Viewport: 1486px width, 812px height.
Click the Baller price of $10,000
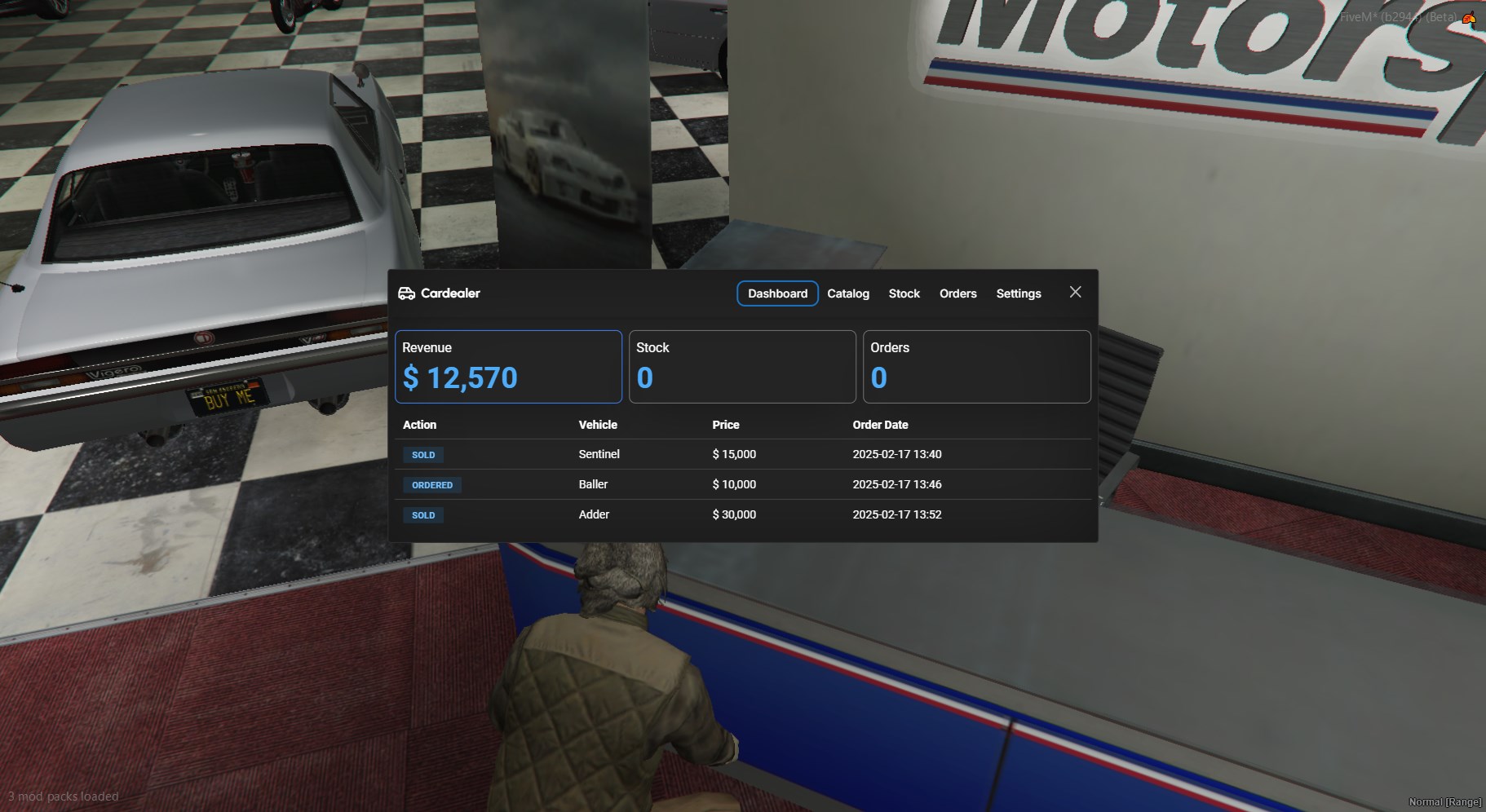point(734,484)
